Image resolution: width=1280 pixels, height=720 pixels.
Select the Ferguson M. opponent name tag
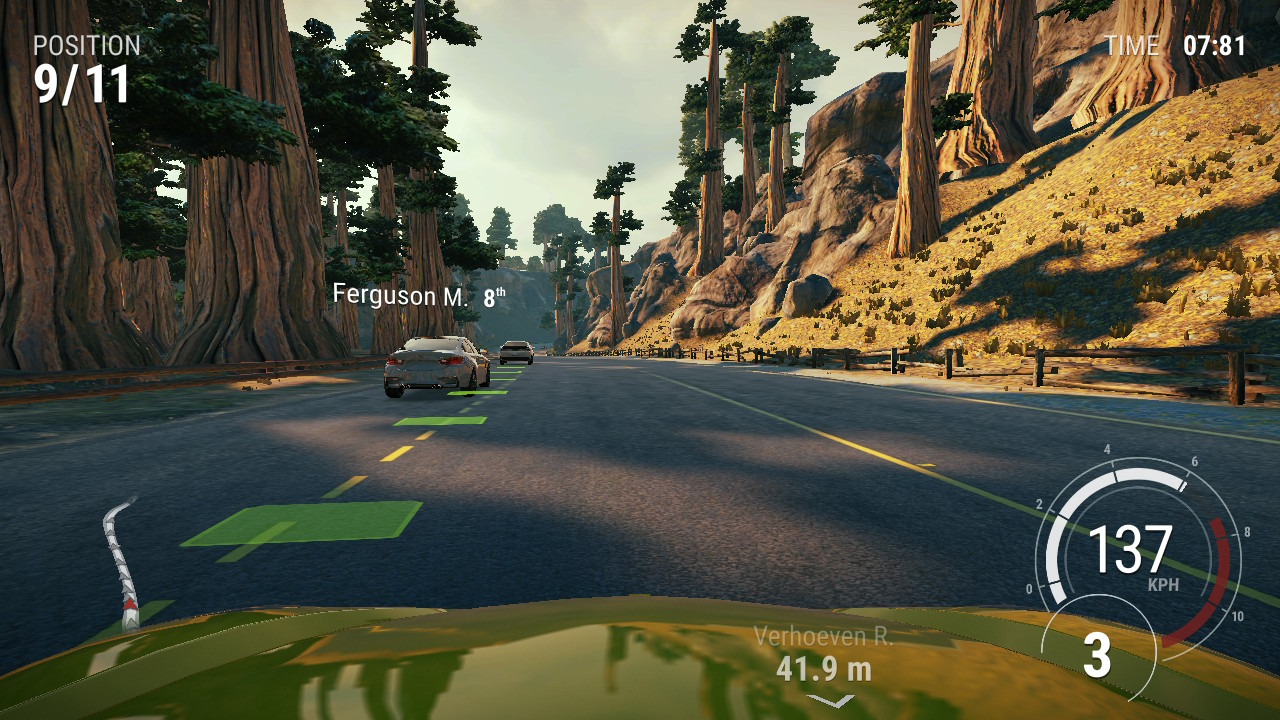pos(418,296)
